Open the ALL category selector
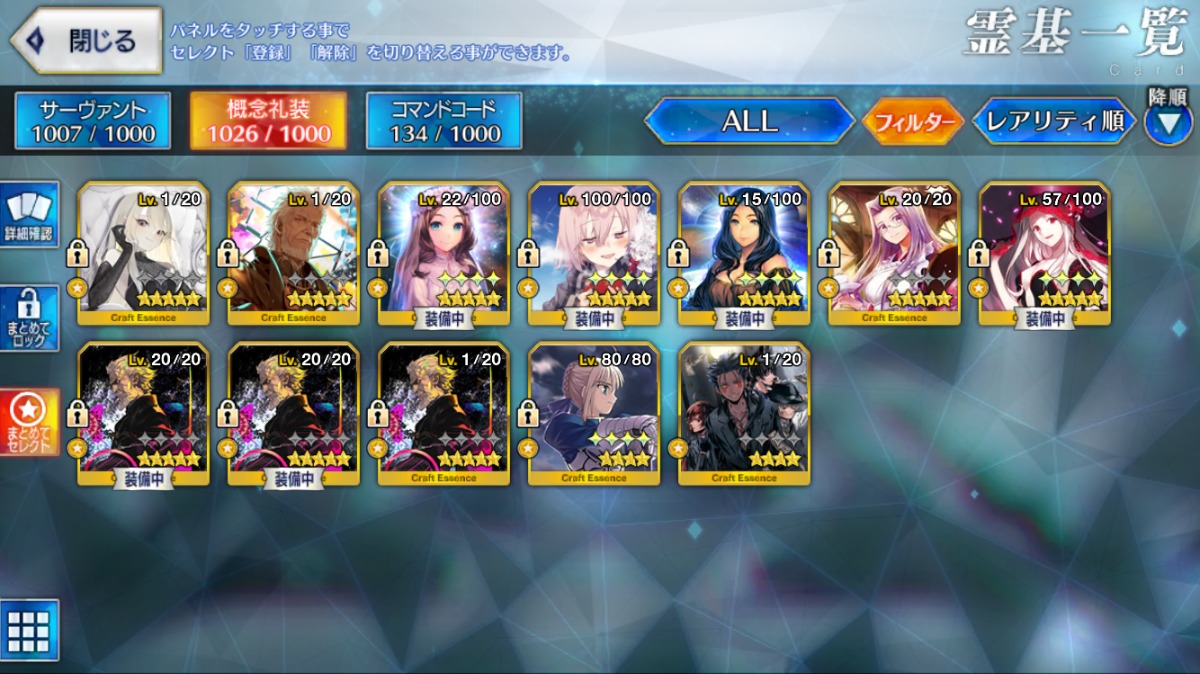 click(x=749, y=121)
